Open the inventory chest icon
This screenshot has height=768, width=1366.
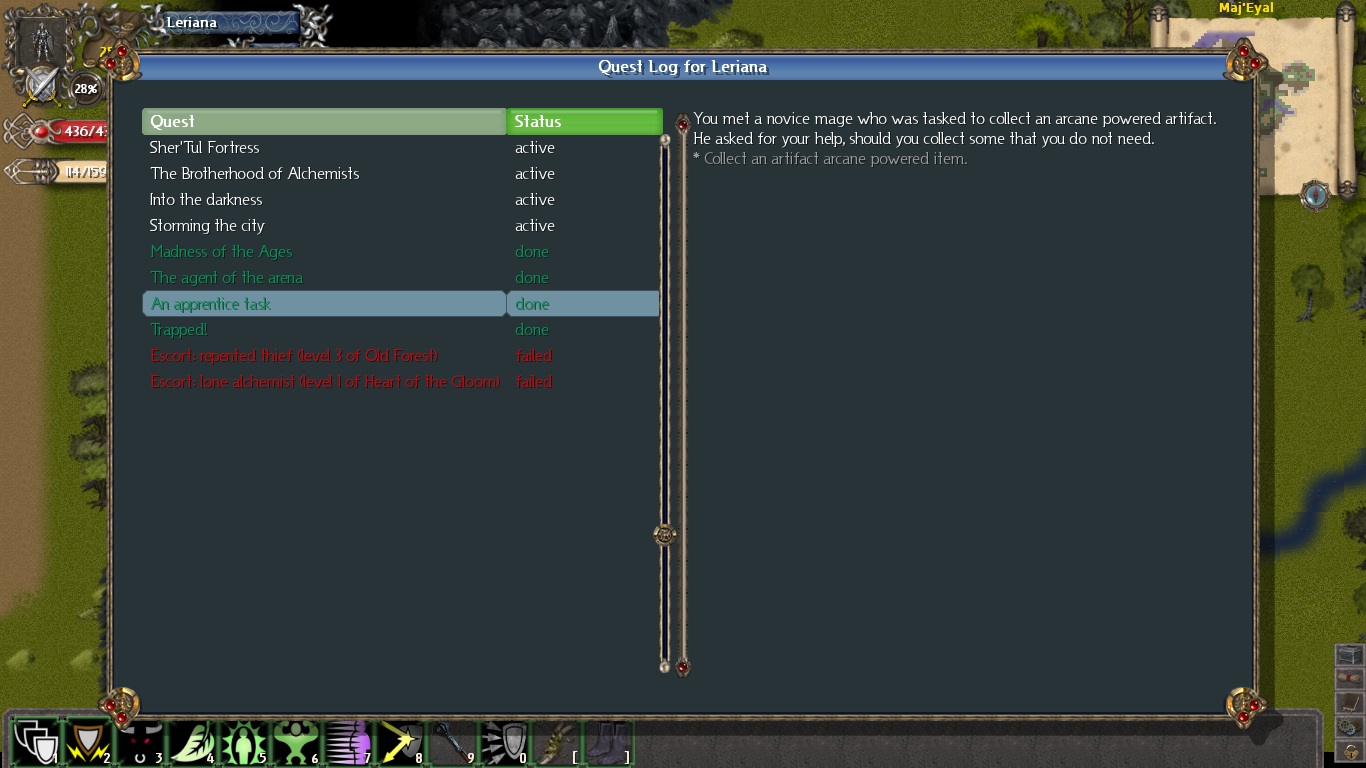[1350, 655]
